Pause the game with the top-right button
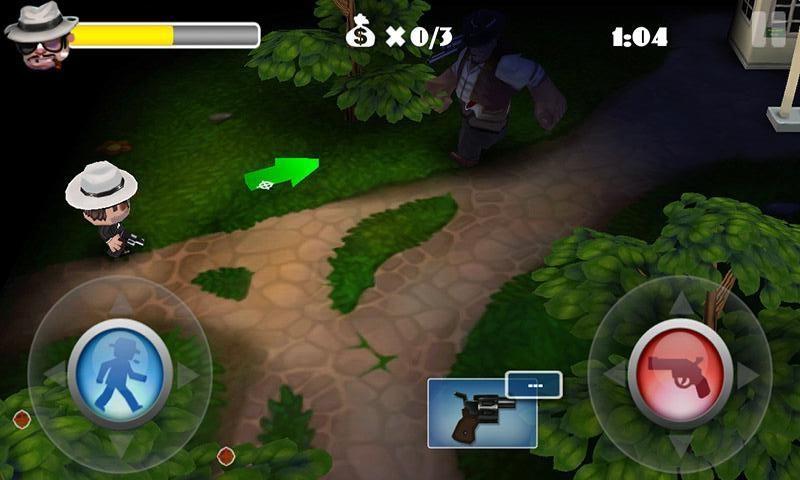Viewport: 800px width, 480px height. [774, 28]
